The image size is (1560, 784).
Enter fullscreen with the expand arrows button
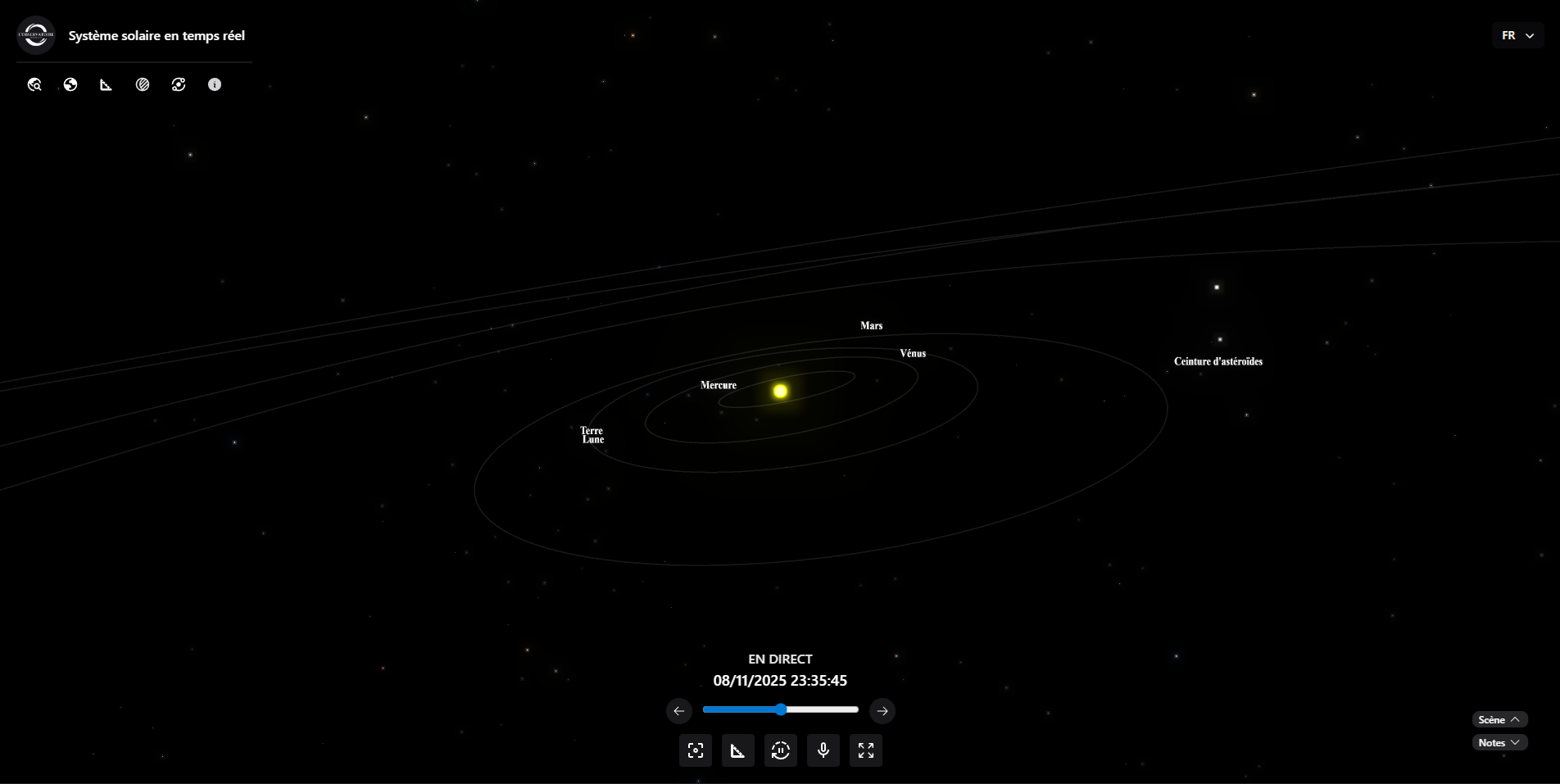866,750
